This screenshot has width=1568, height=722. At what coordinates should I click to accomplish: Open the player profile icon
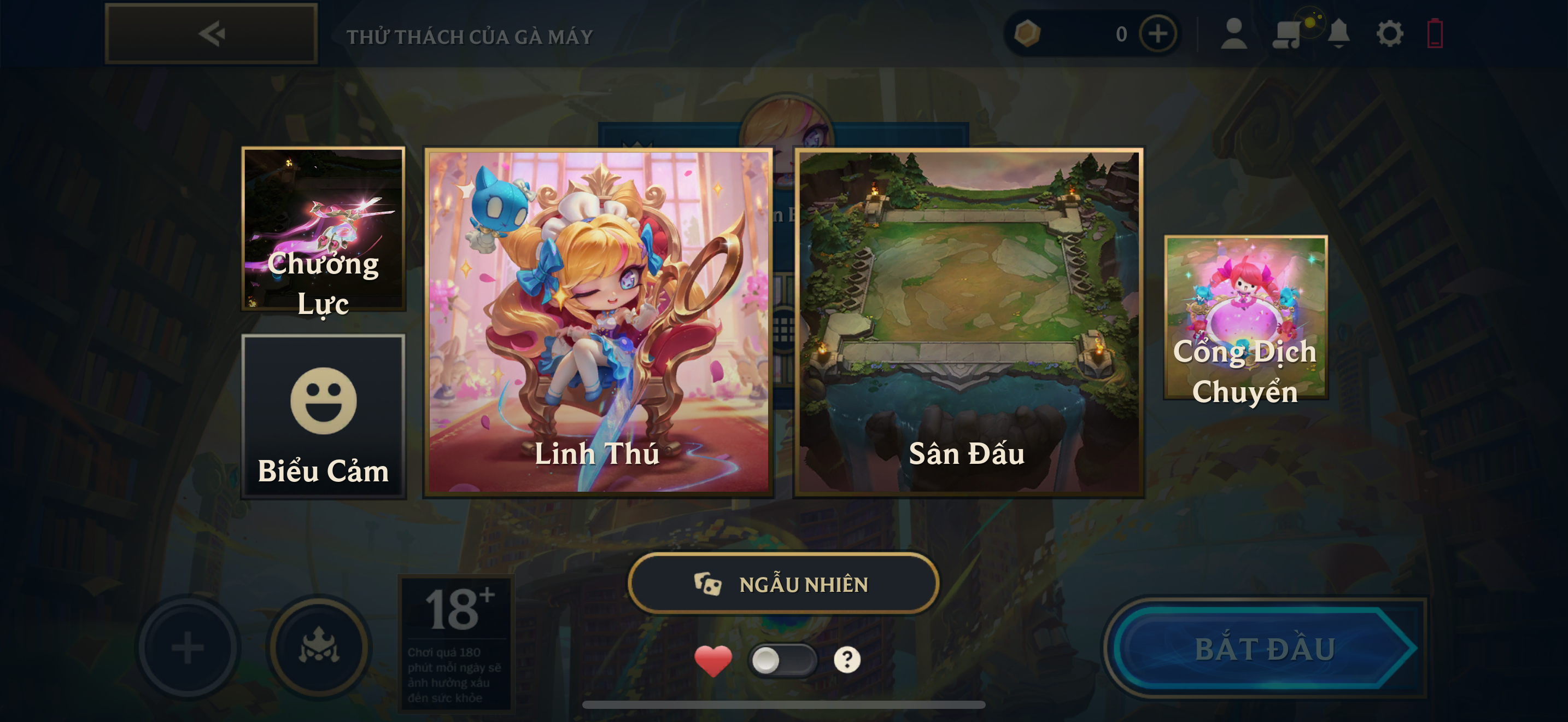[x=1234, y=33]
